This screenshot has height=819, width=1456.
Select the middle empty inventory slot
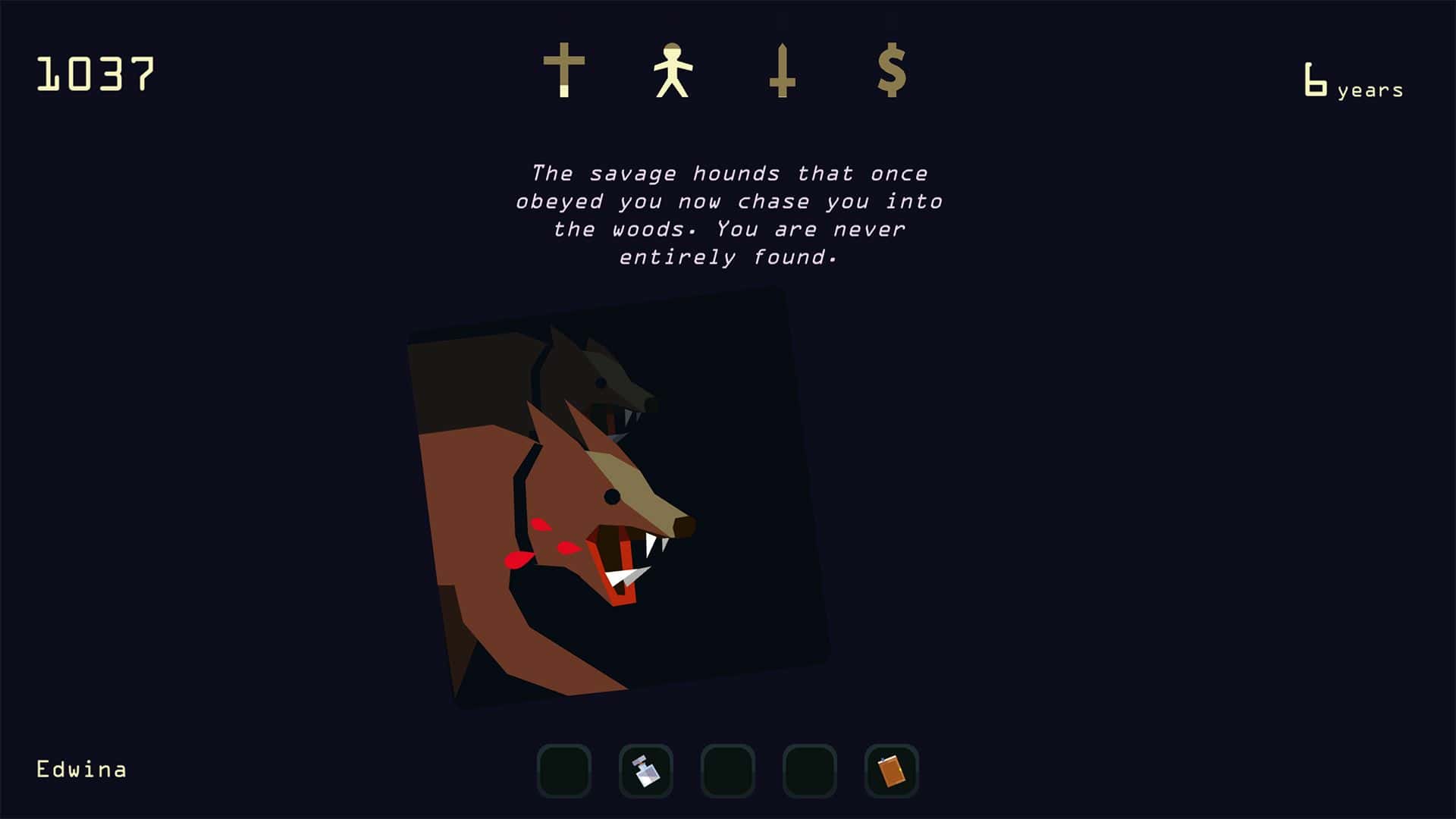[727, 770]
